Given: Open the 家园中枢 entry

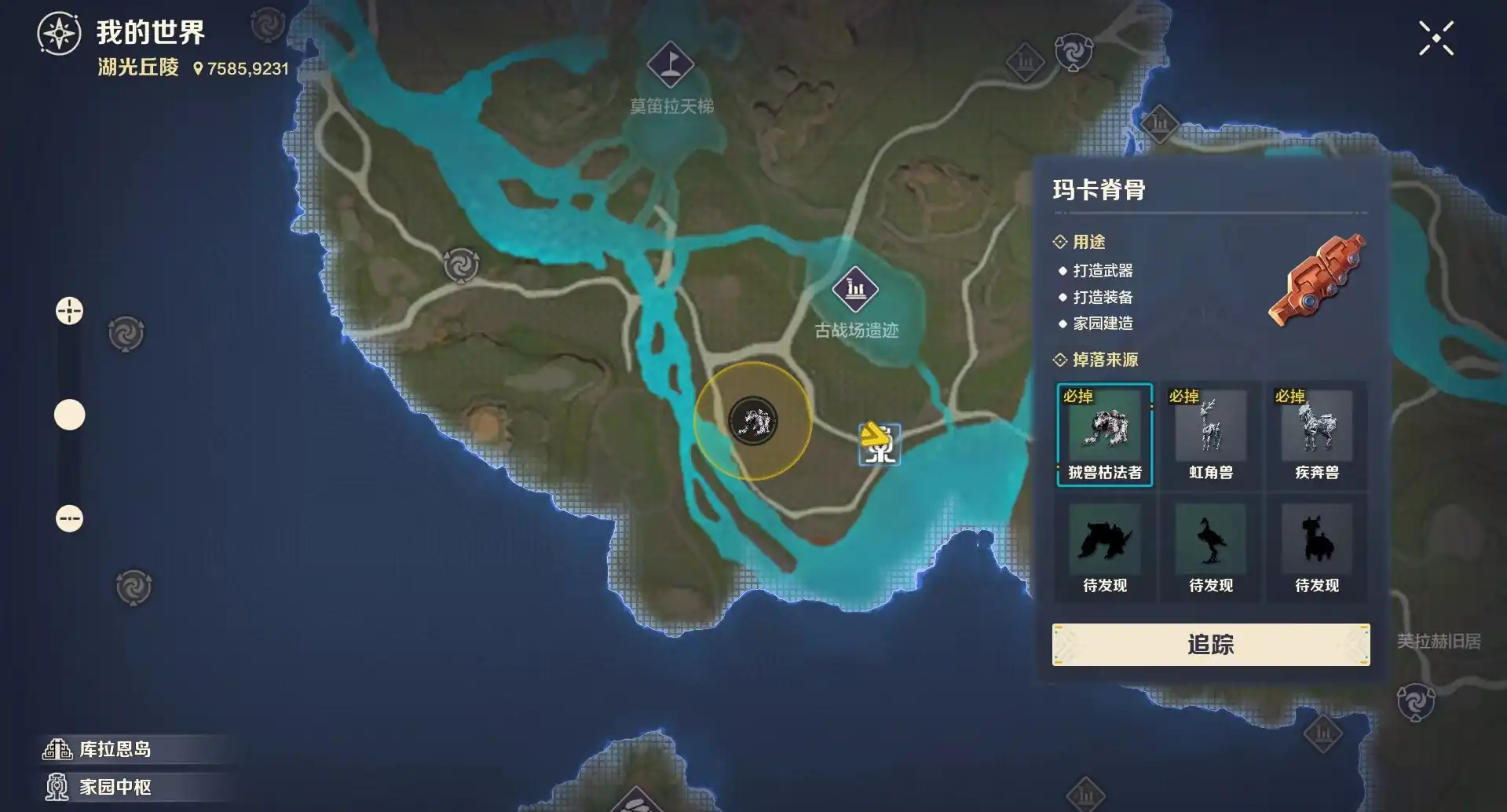Looking at the screenshot, I should (x=114, y=786).
